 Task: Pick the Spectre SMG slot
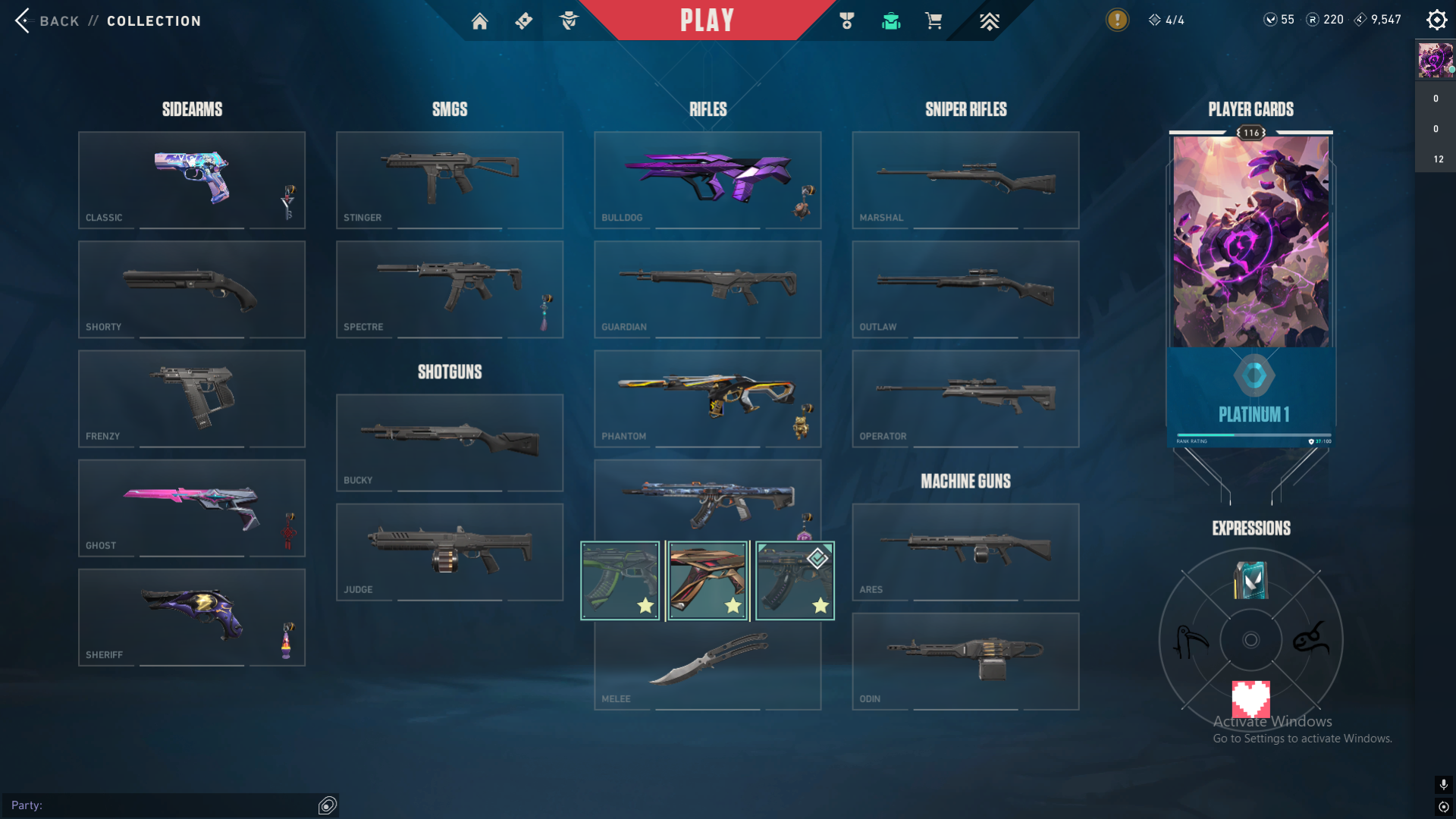tap(450, 289)
